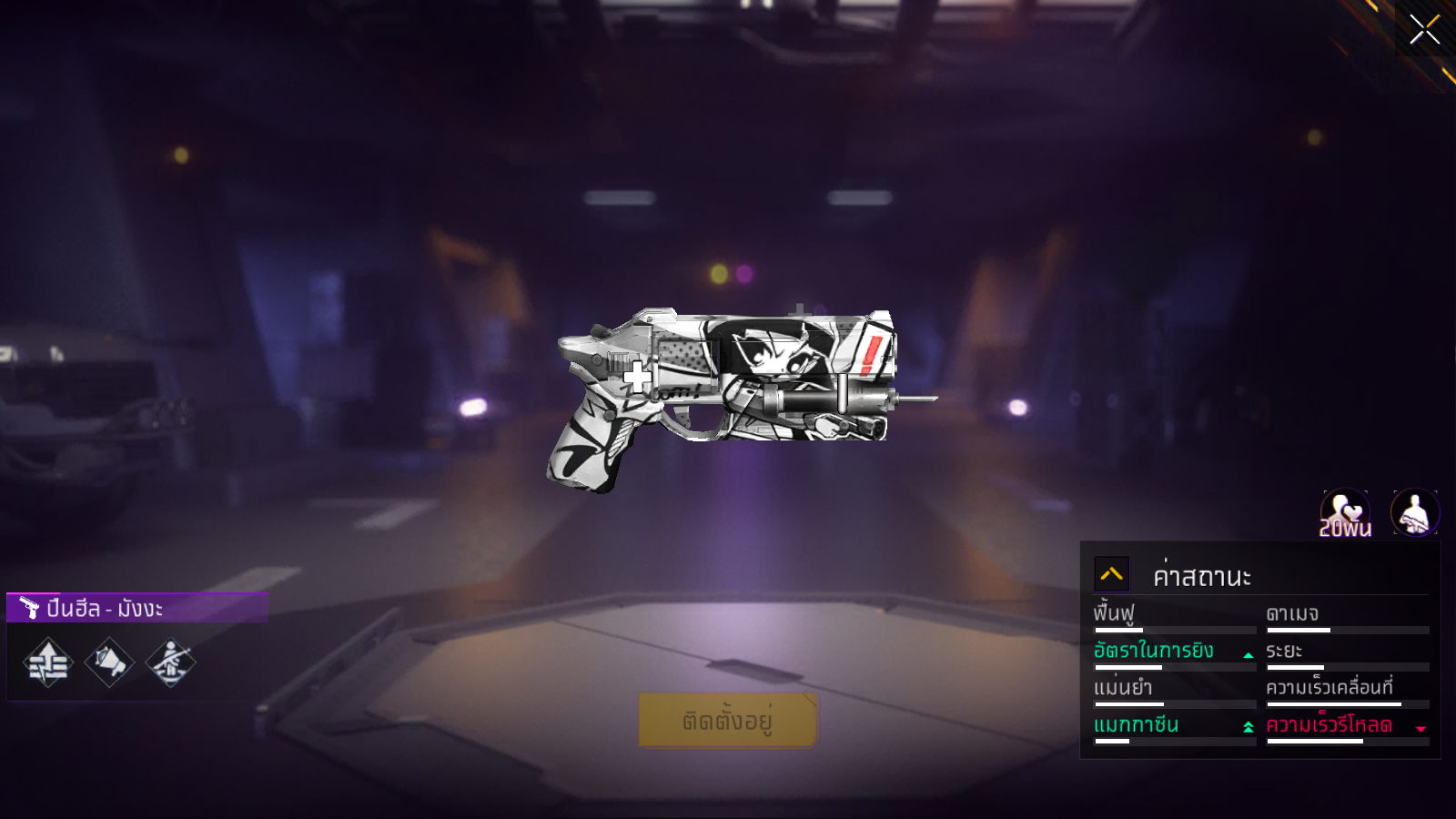
Task: Click the ปืนฮีล - มังงะ skin name banner
Action: click(136, 608)
